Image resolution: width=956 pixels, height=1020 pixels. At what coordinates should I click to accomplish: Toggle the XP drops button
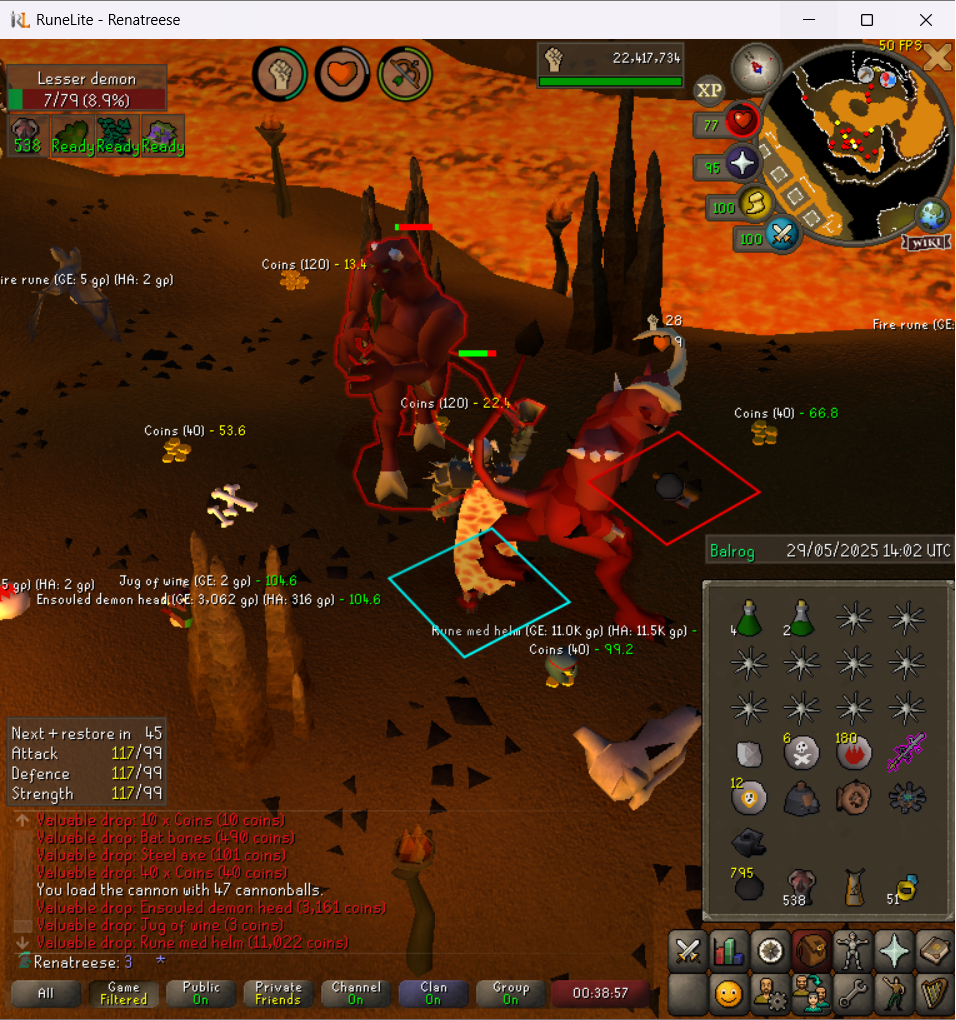[709, 91]
